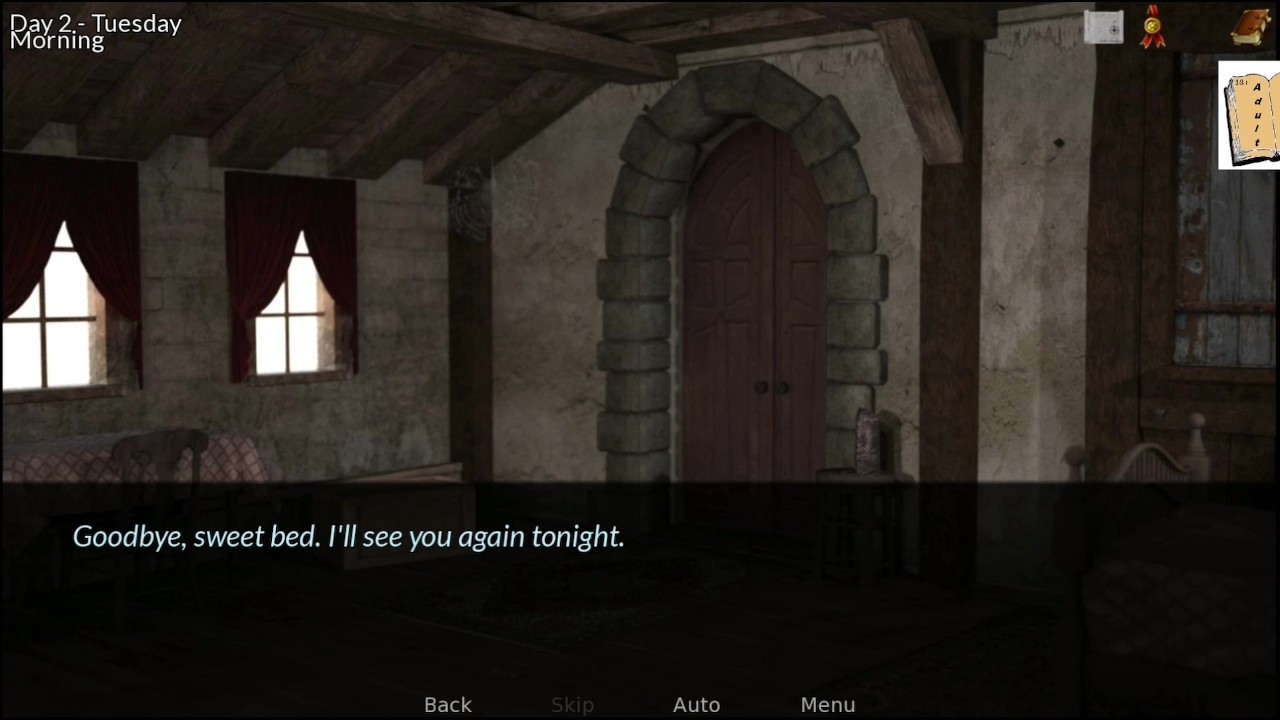Viewport: 1280px width, 720px height.
Task: Open the game Menu
Action: coord(827,705)
